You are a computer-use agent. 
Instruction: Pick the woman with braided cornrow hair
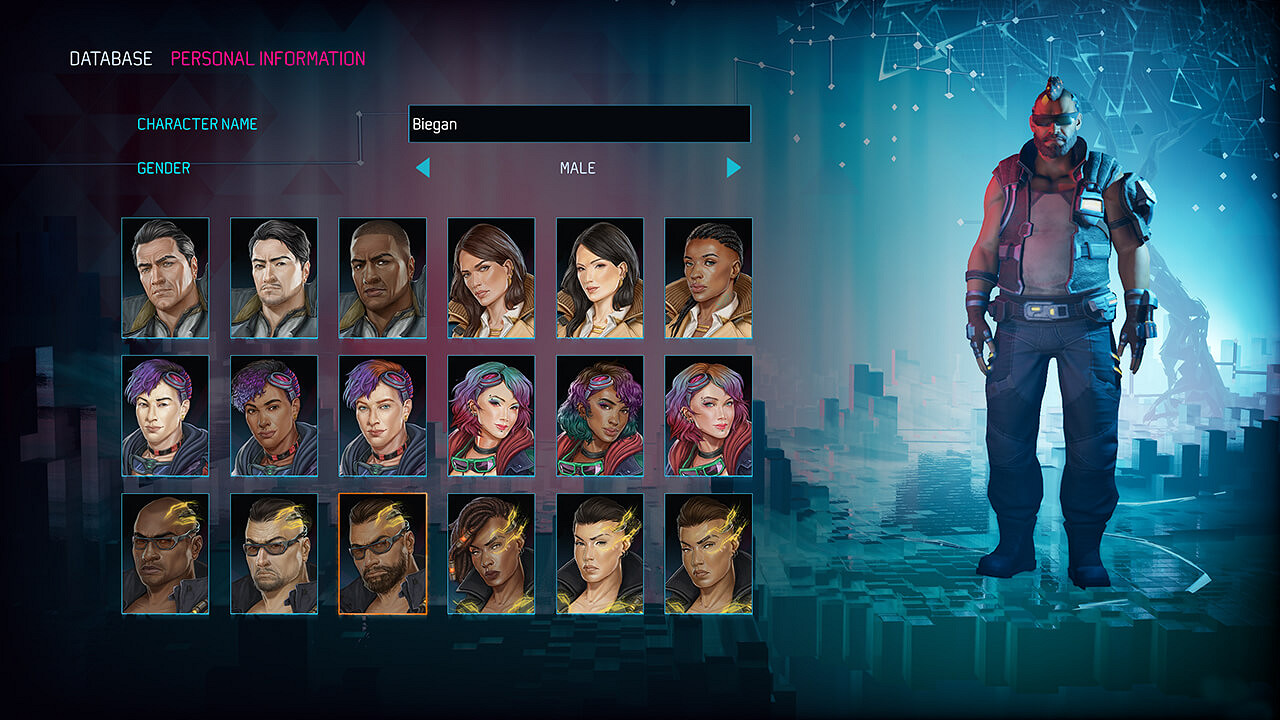(x=708, y=278)
